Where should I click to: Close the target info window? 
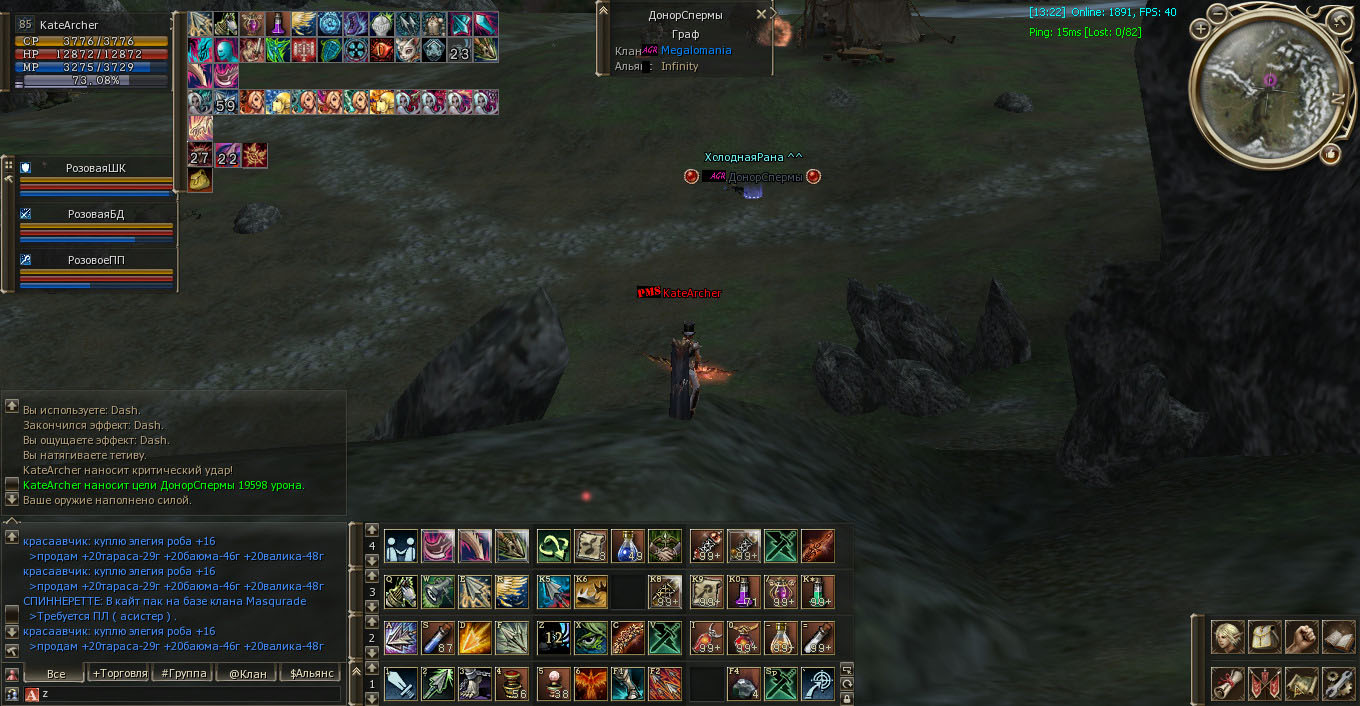click(x=761, y=14)
